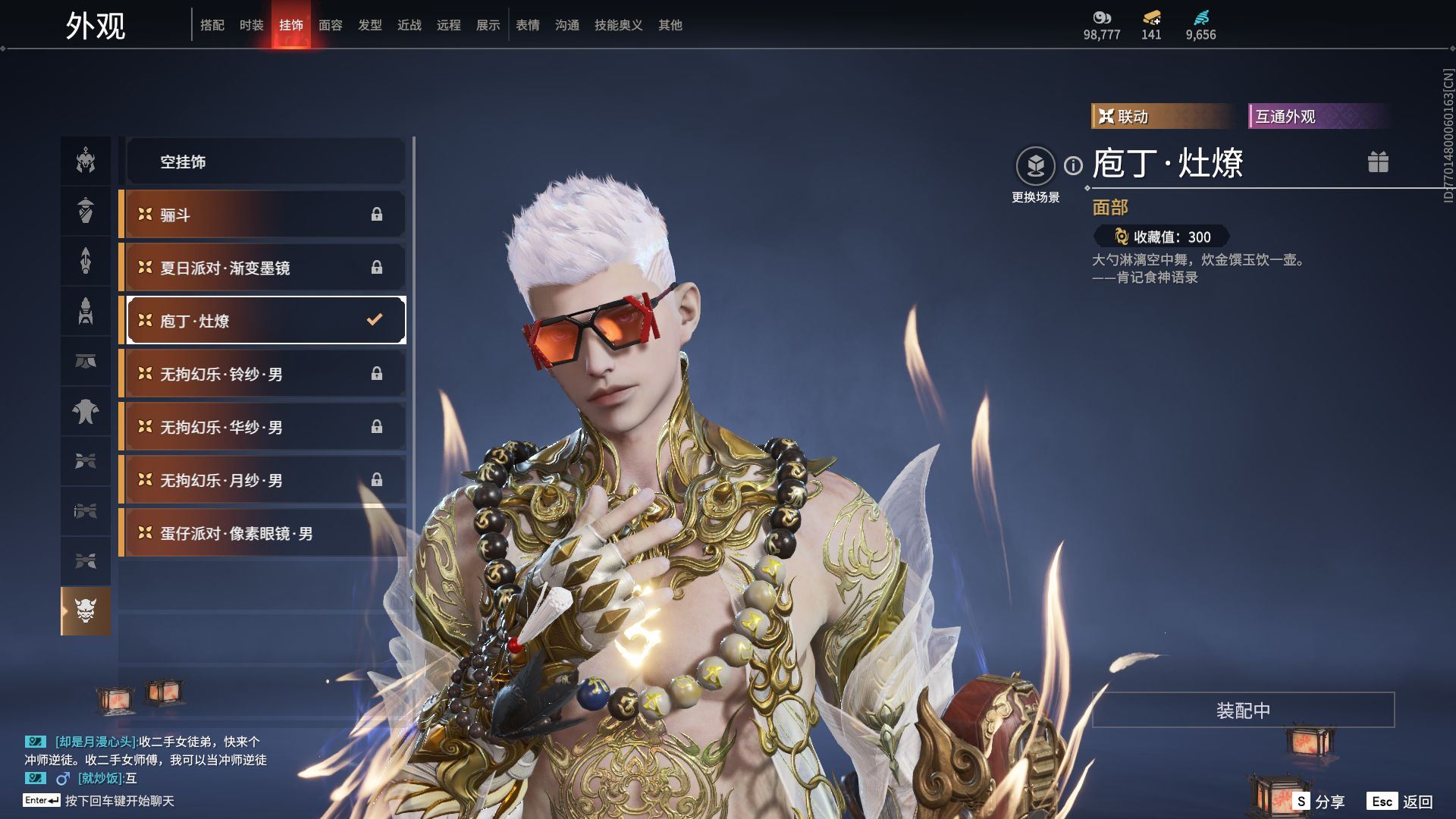Choose the 无拘幻乐·铃纱·男 accessory
Image resolution: width=1456 pixels, height=819 pixels.
point(265,374)
